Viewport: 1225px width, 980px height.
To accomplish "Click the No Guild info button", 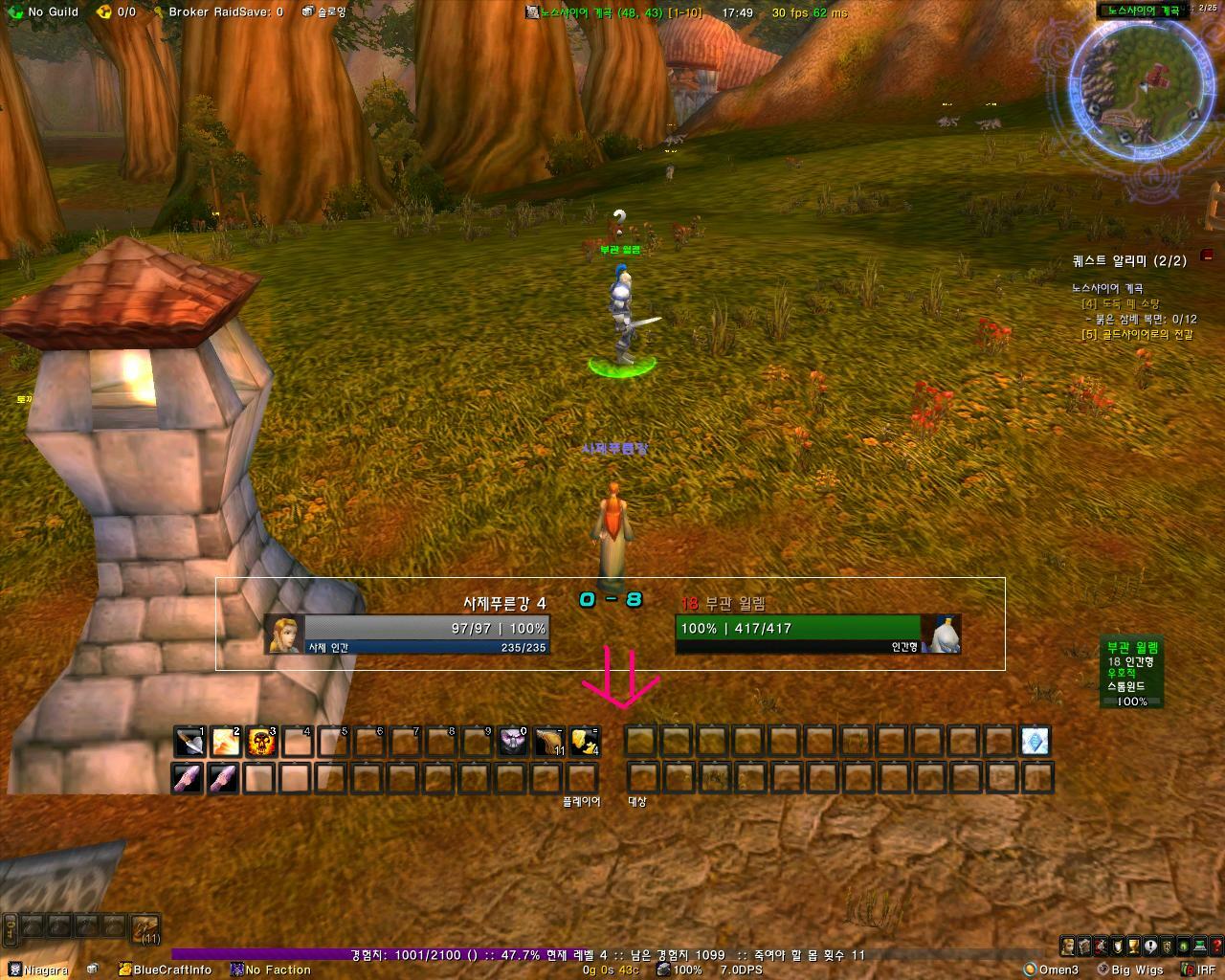I will coord(45,11).
